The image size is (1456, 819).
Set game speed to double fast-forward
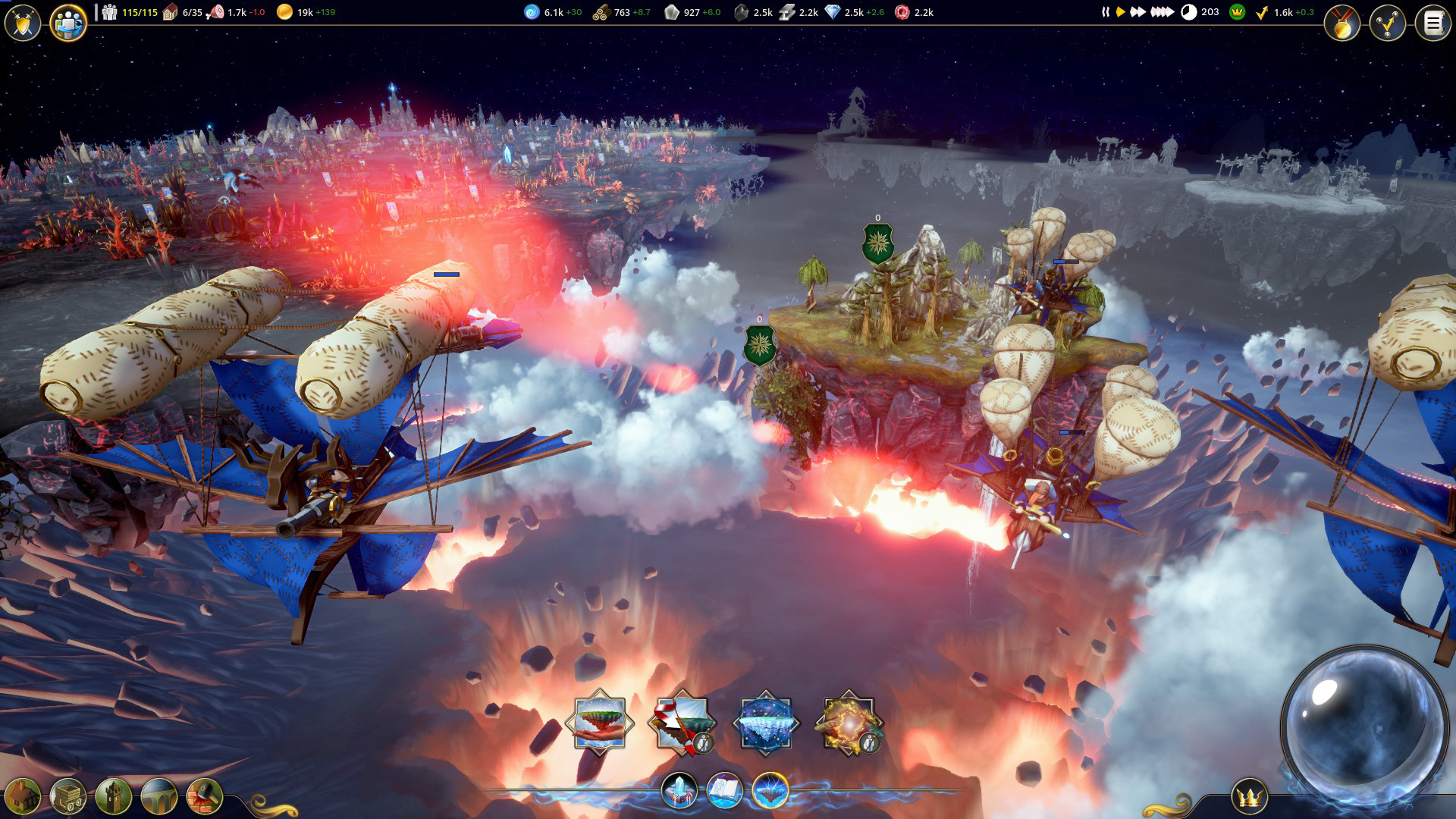[x=1137, y=12]
